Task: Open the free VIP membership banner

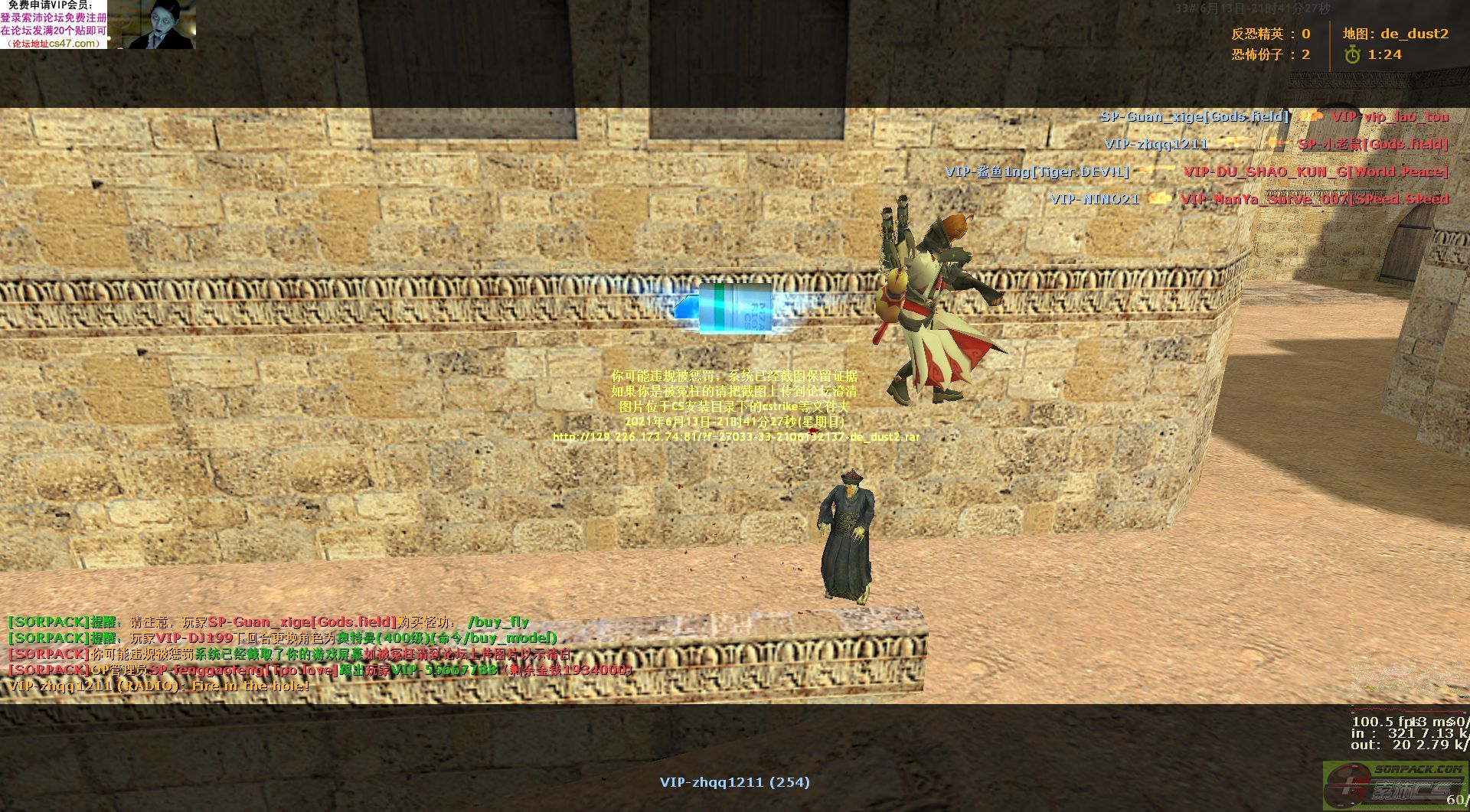Action: click(x=54, y=24)
